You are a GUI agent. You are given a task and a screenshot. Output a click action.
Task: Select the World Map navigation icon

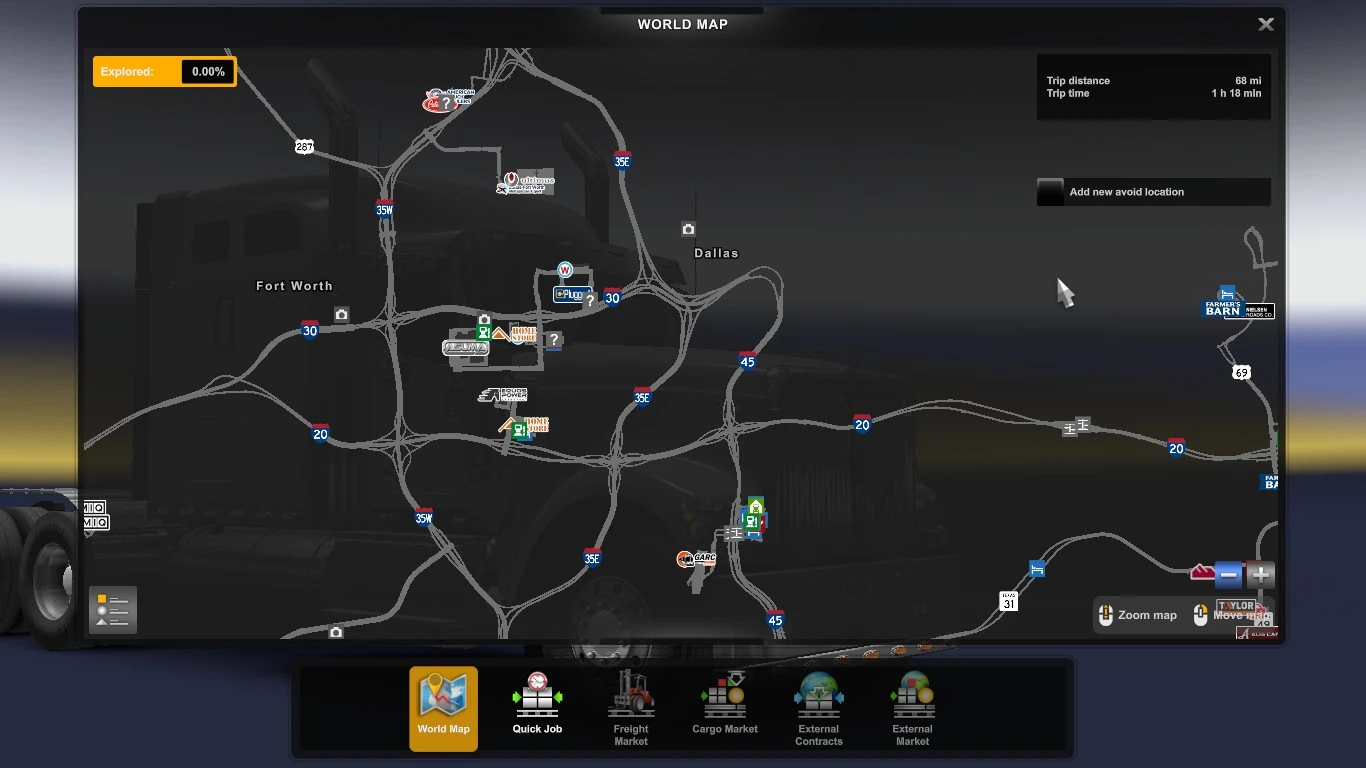[x=443, y=708]
